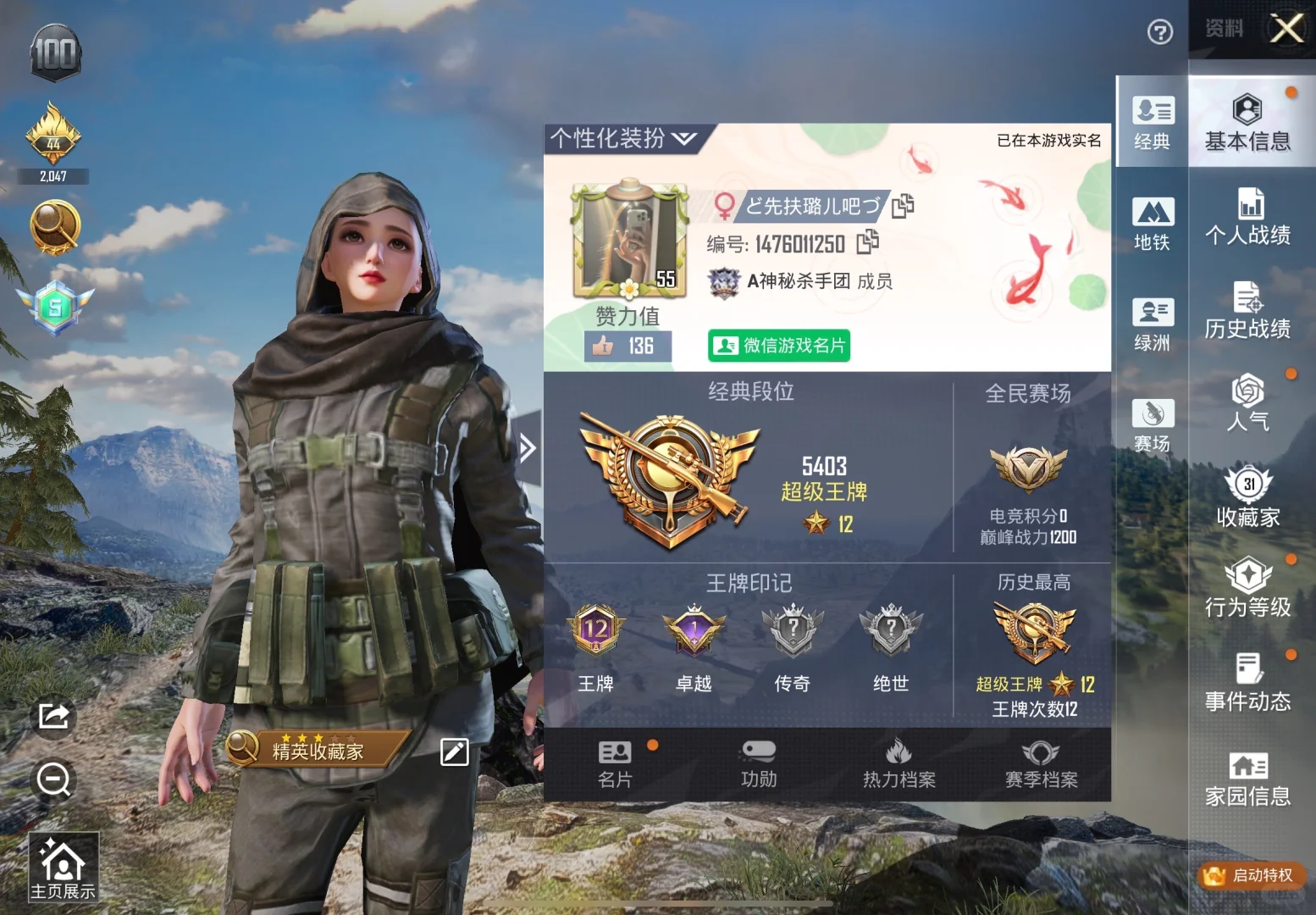The image size is (1316, 915).
Task: Open the 收藏家 collector page
Action: (1247, 497)
